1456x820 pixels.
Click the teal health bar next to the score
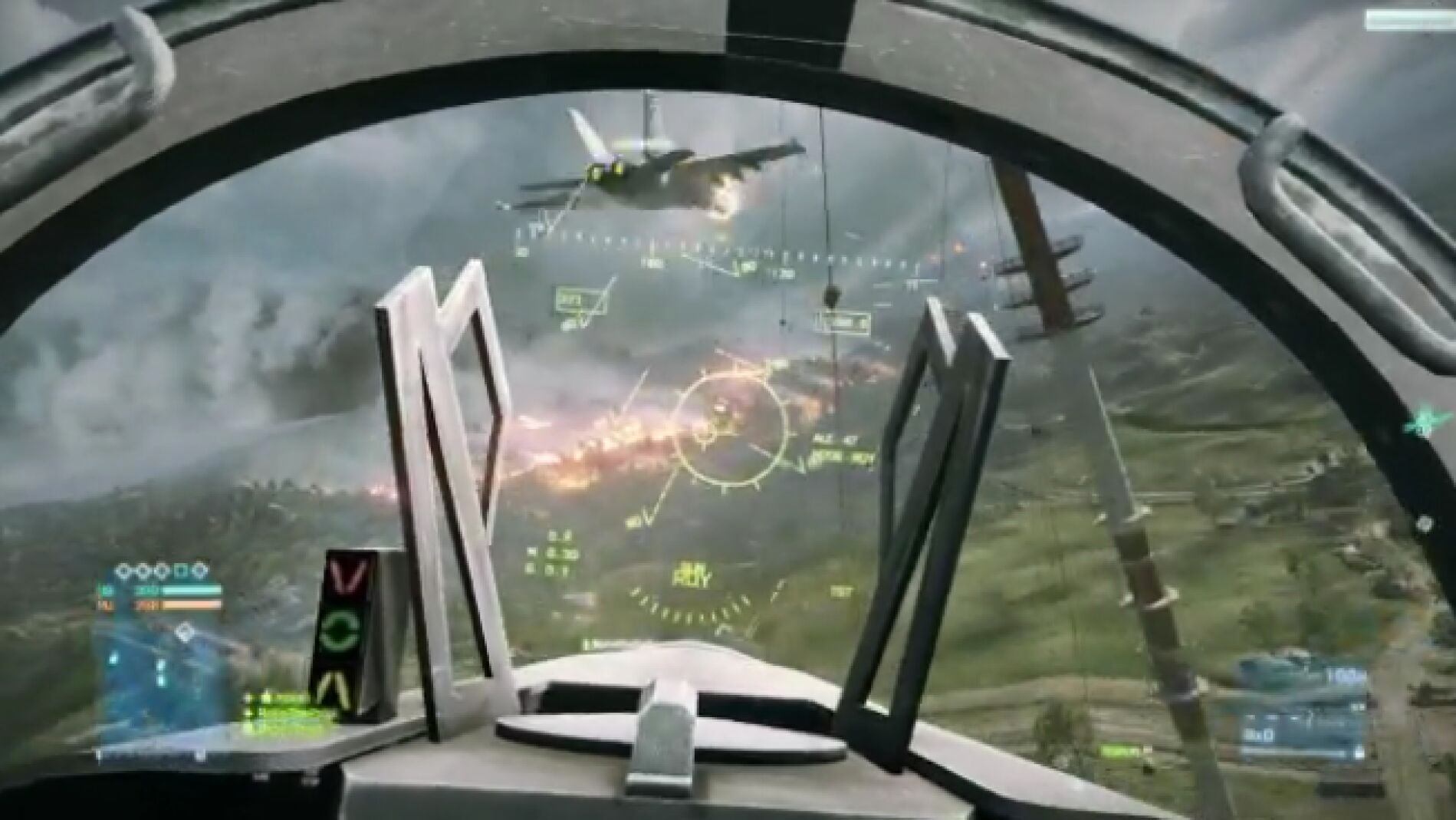click(x=191, y=591)
